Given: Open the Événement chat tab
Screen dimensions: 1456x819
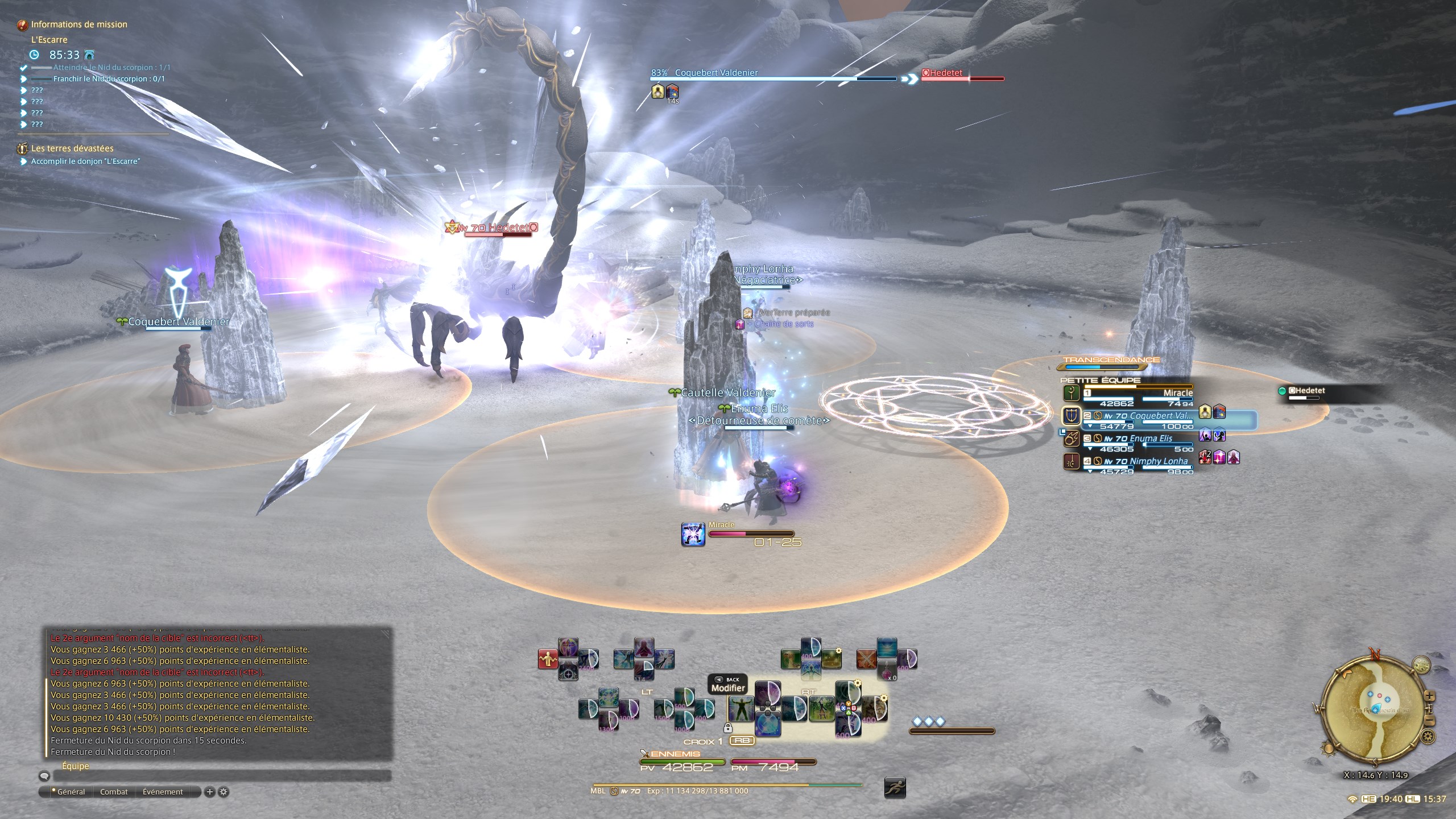Looking at the screenshot, I should [163, 792].
